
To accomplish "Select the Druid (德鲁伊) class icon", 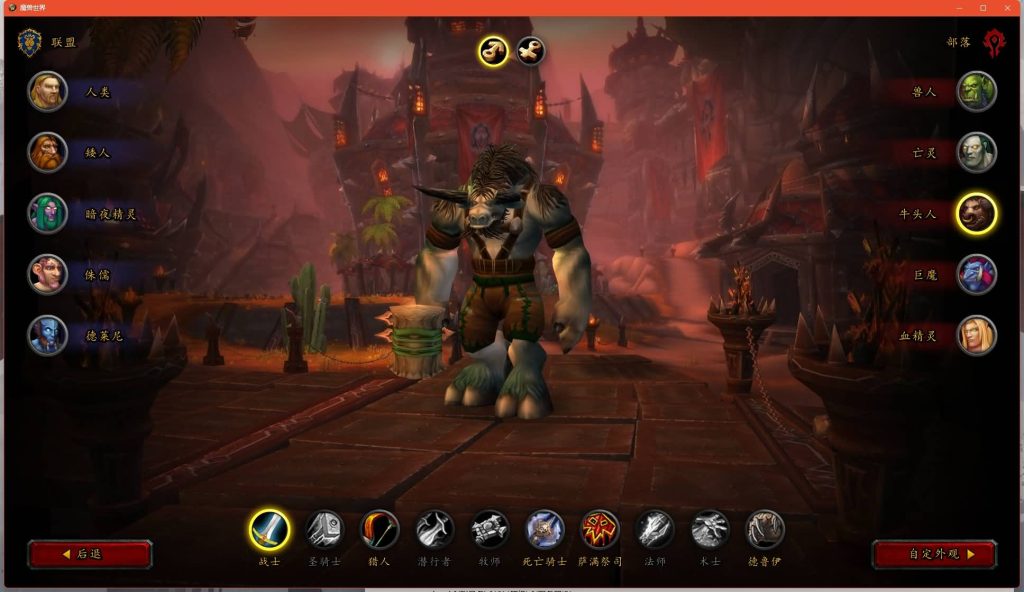I will (765, 529).
